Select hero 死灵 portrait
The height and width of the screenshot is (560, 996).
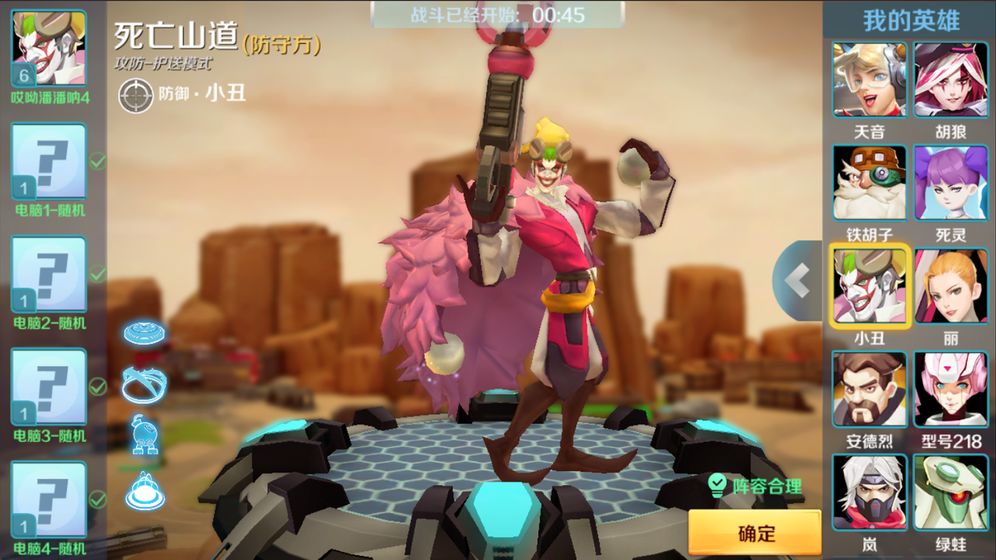click(x=950, y=183)
